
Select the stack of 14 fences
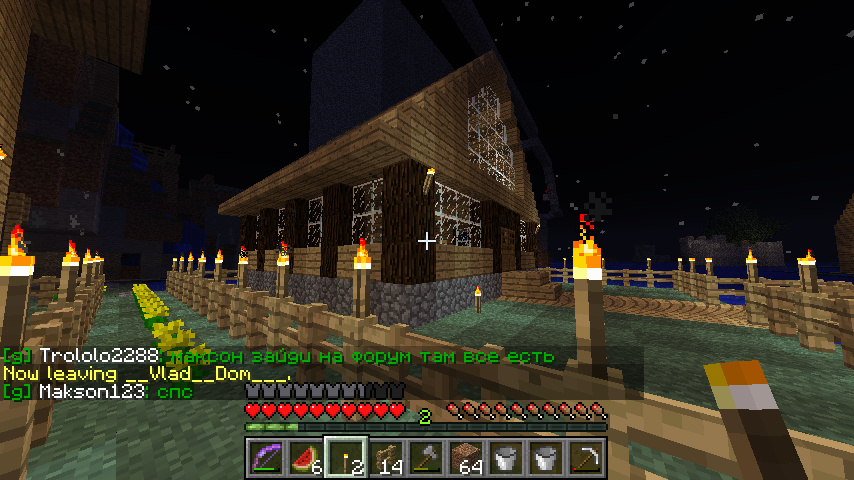point(386,458)
